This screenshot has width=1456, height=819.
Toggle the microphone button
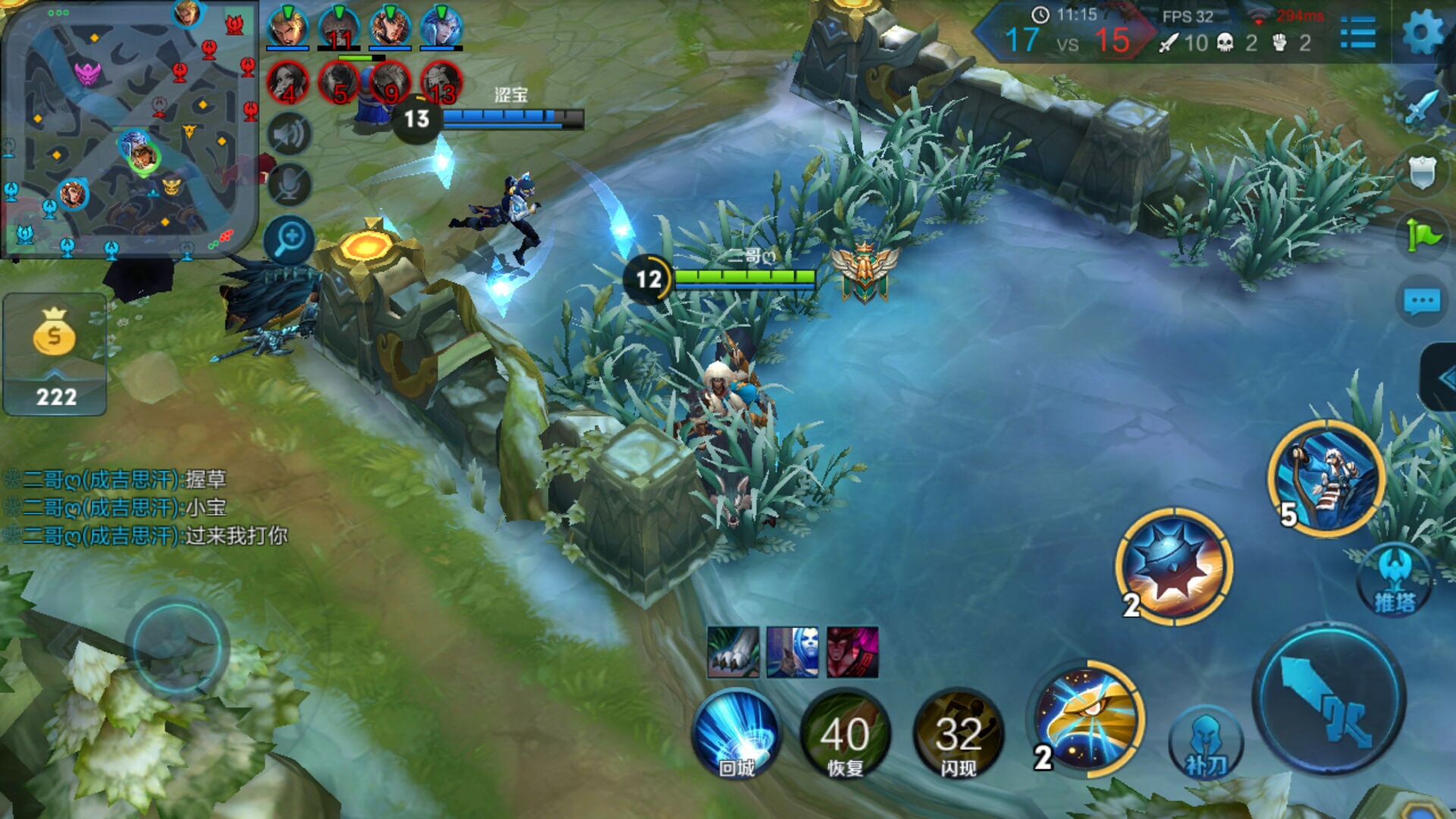click(x=289, y=185)
